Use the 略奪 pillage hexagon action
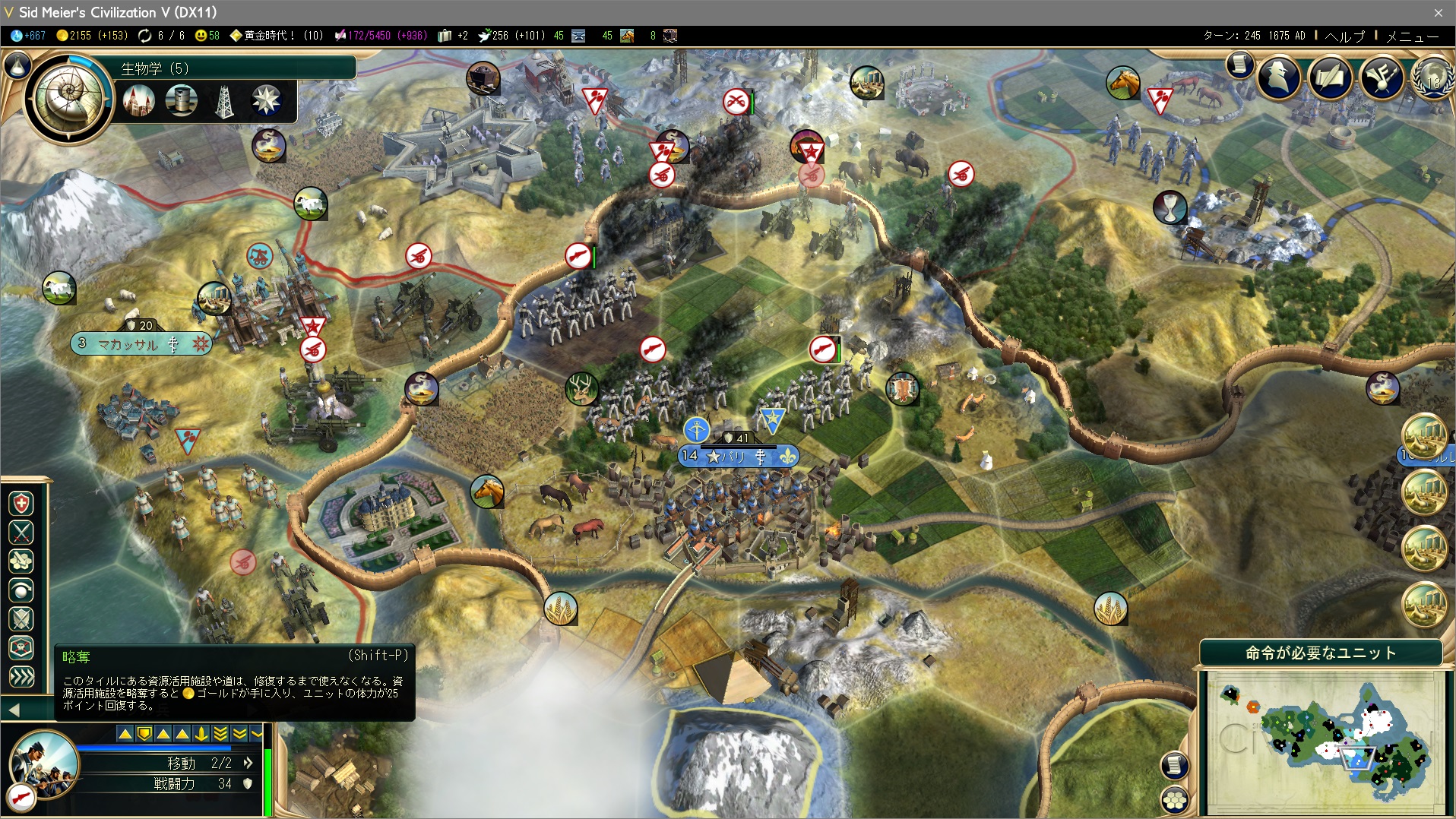This screenshot has width=1456, height=819. [x=21, y=561]
